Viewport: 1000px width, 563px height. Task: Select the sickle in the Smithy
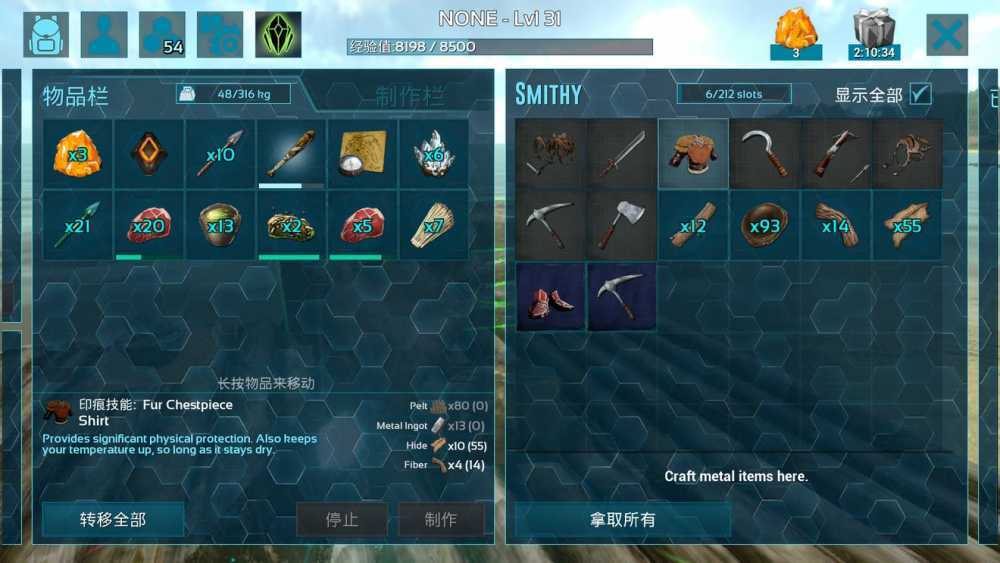[764, 154]
